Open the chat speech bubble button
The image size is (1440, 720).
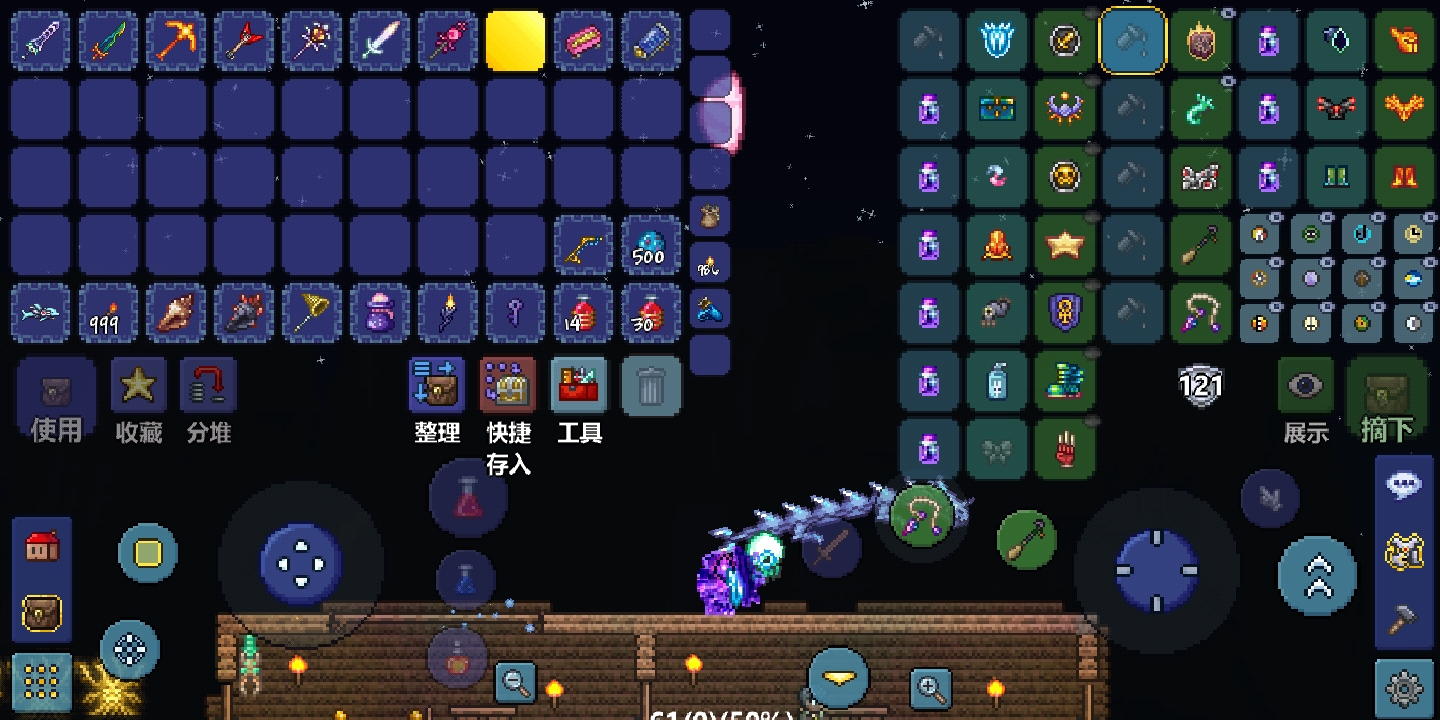(1404, 485)
